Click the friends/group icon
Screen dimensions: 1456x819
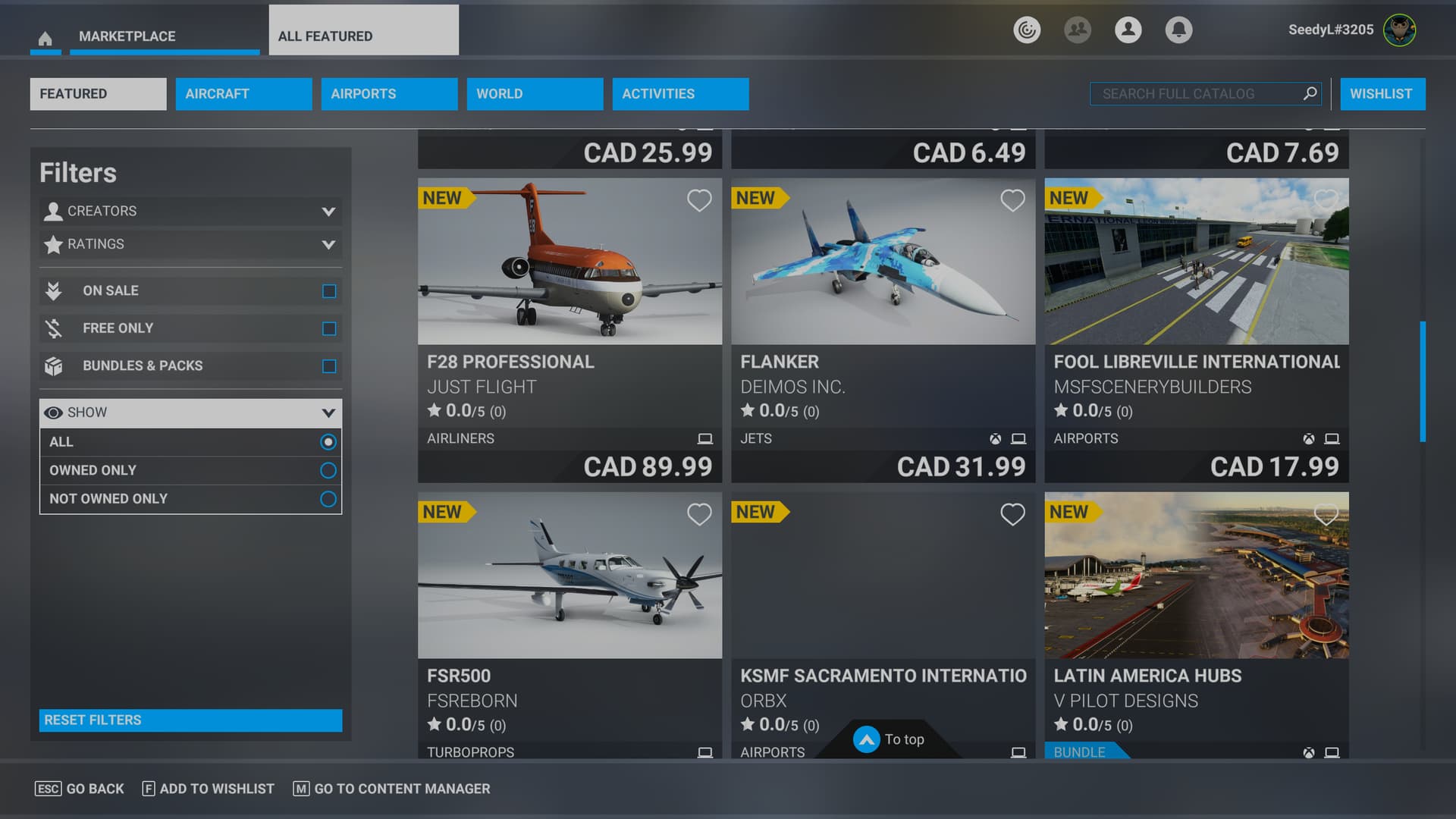(1078, 30)
